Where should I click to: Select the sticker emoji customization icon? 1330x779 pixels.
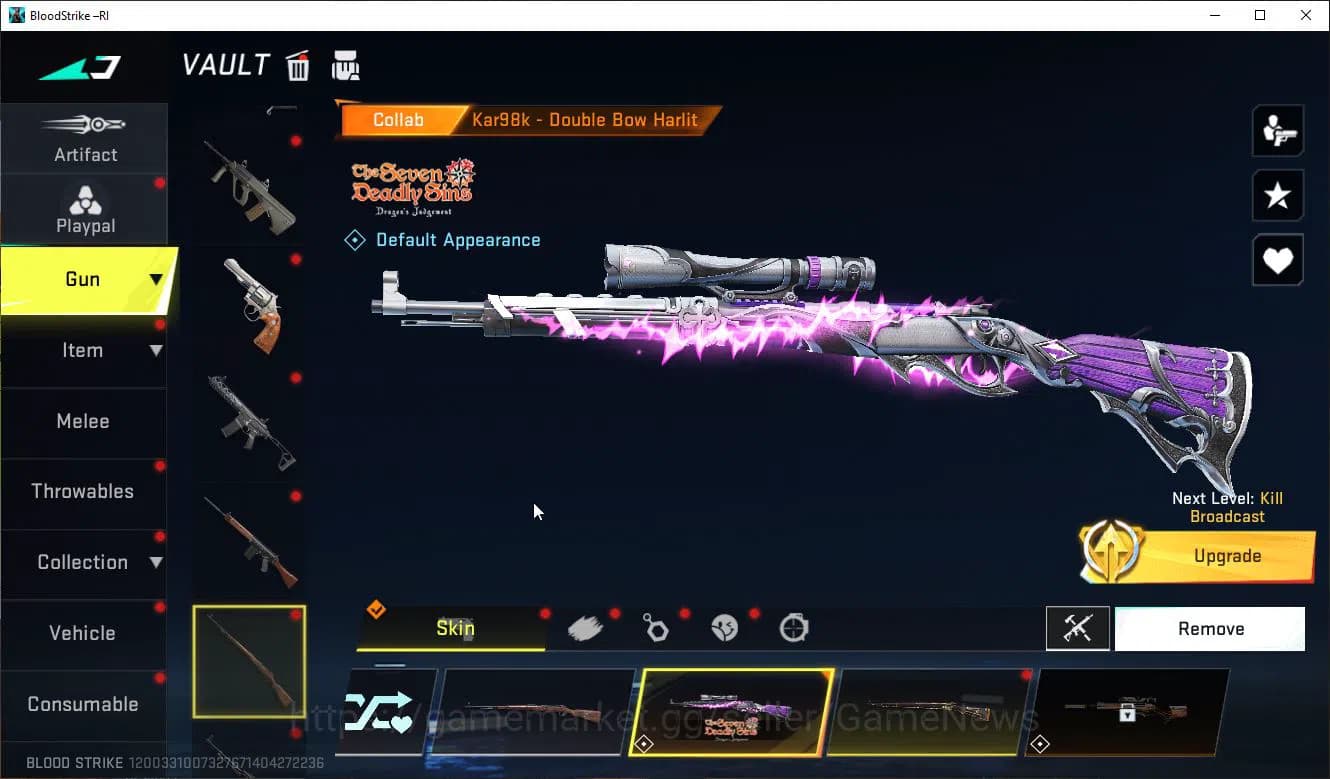(x=724, y=626)
